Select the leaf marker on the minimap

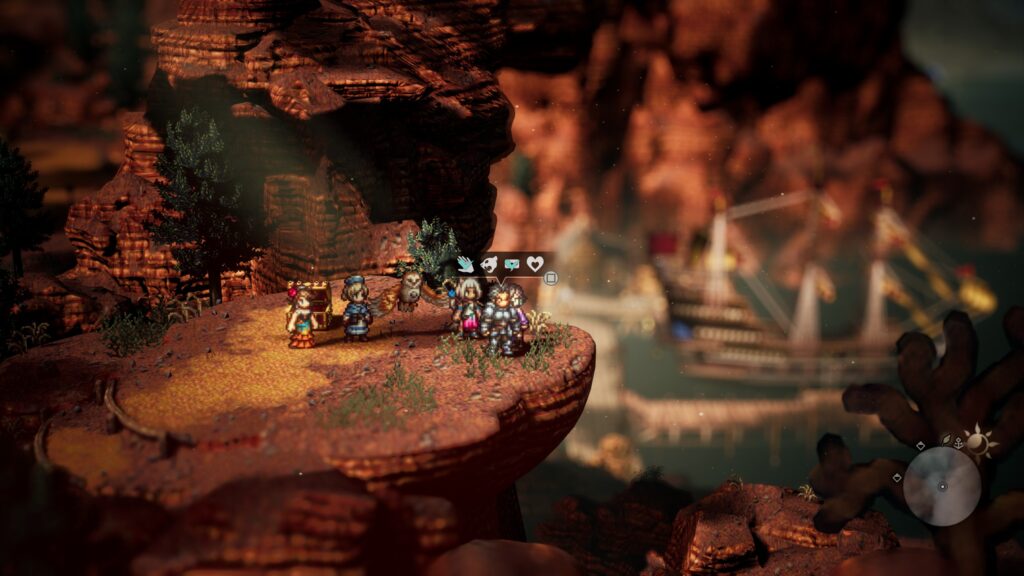(944, 439)
